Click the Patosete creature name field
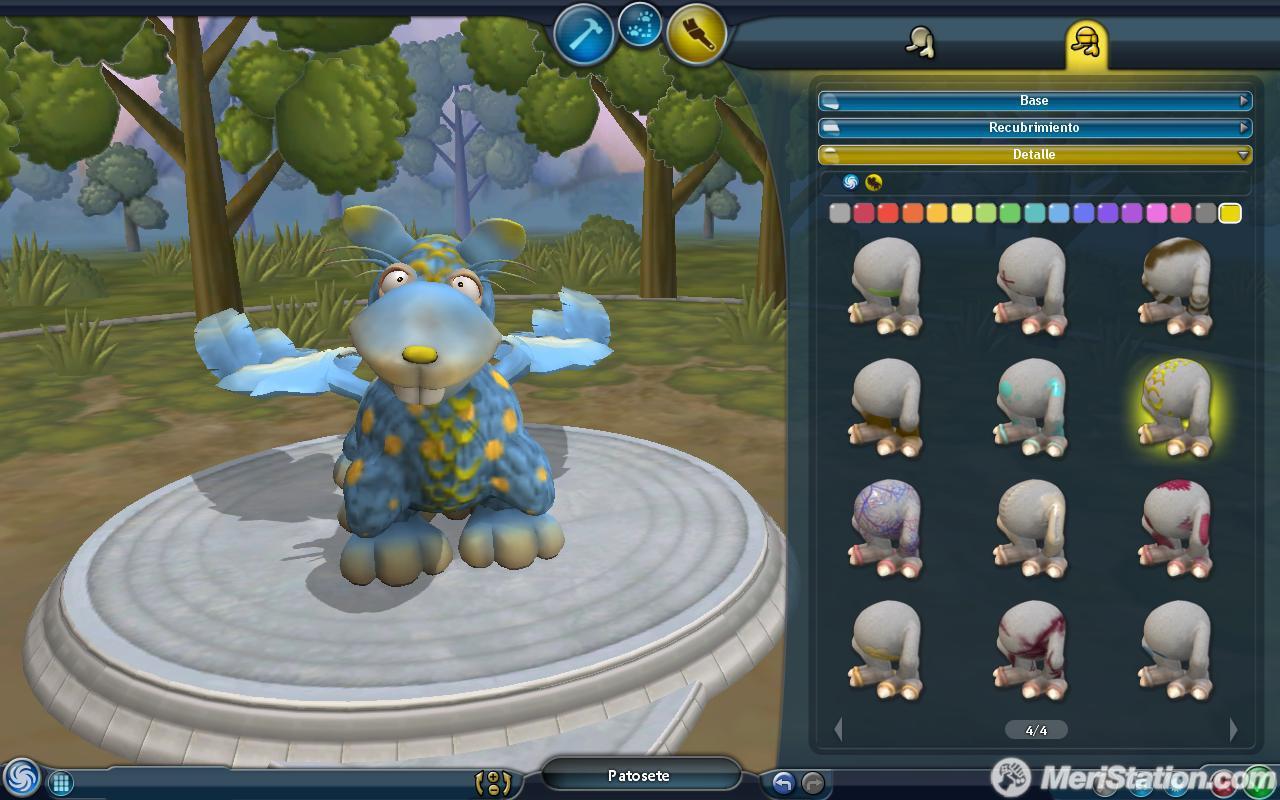 pos(640,775)
